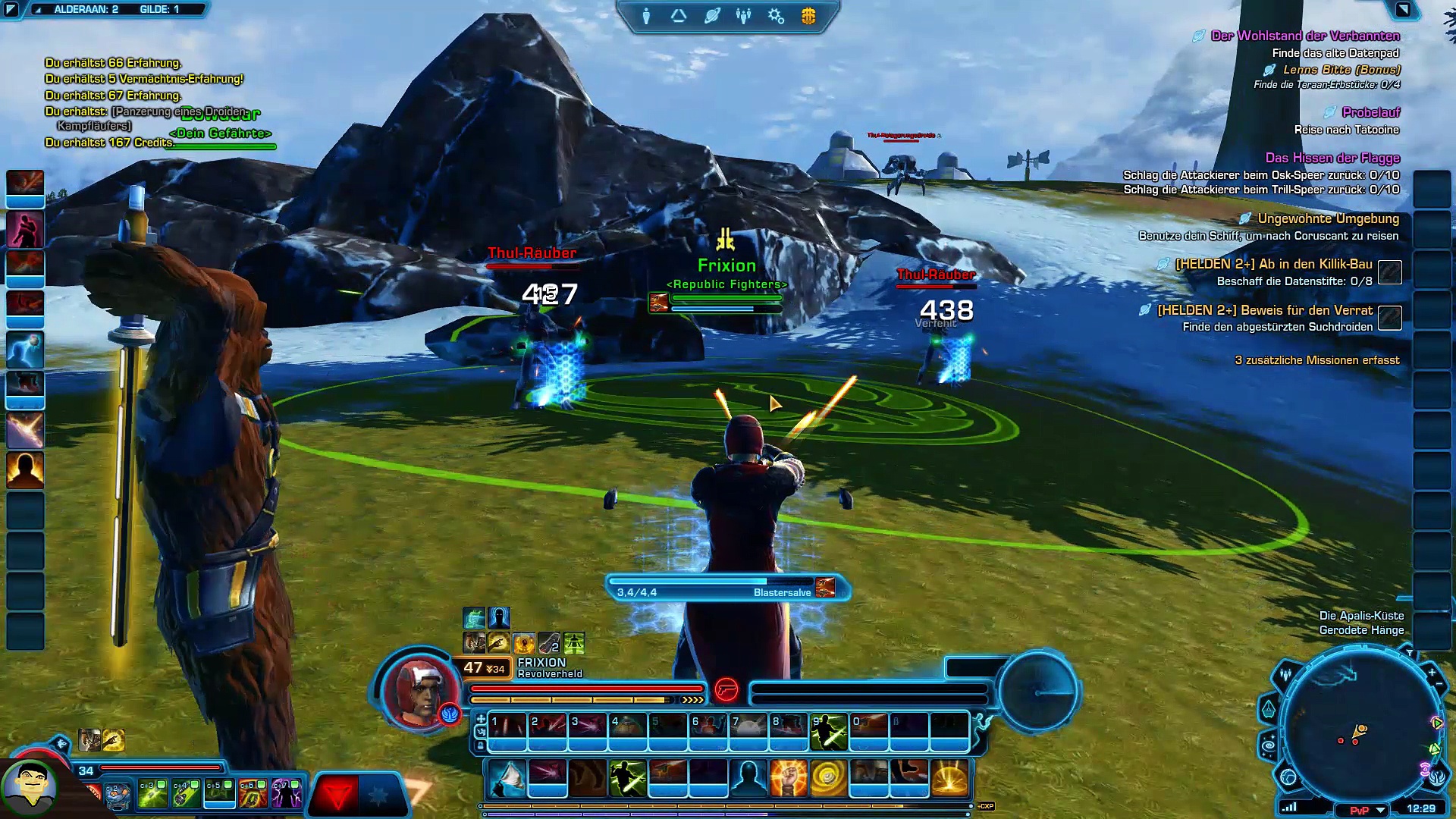Viewport: 1456px width, 819px height.
Task: Zoom in the minimap with plus
Action: tap(1432, 672)
